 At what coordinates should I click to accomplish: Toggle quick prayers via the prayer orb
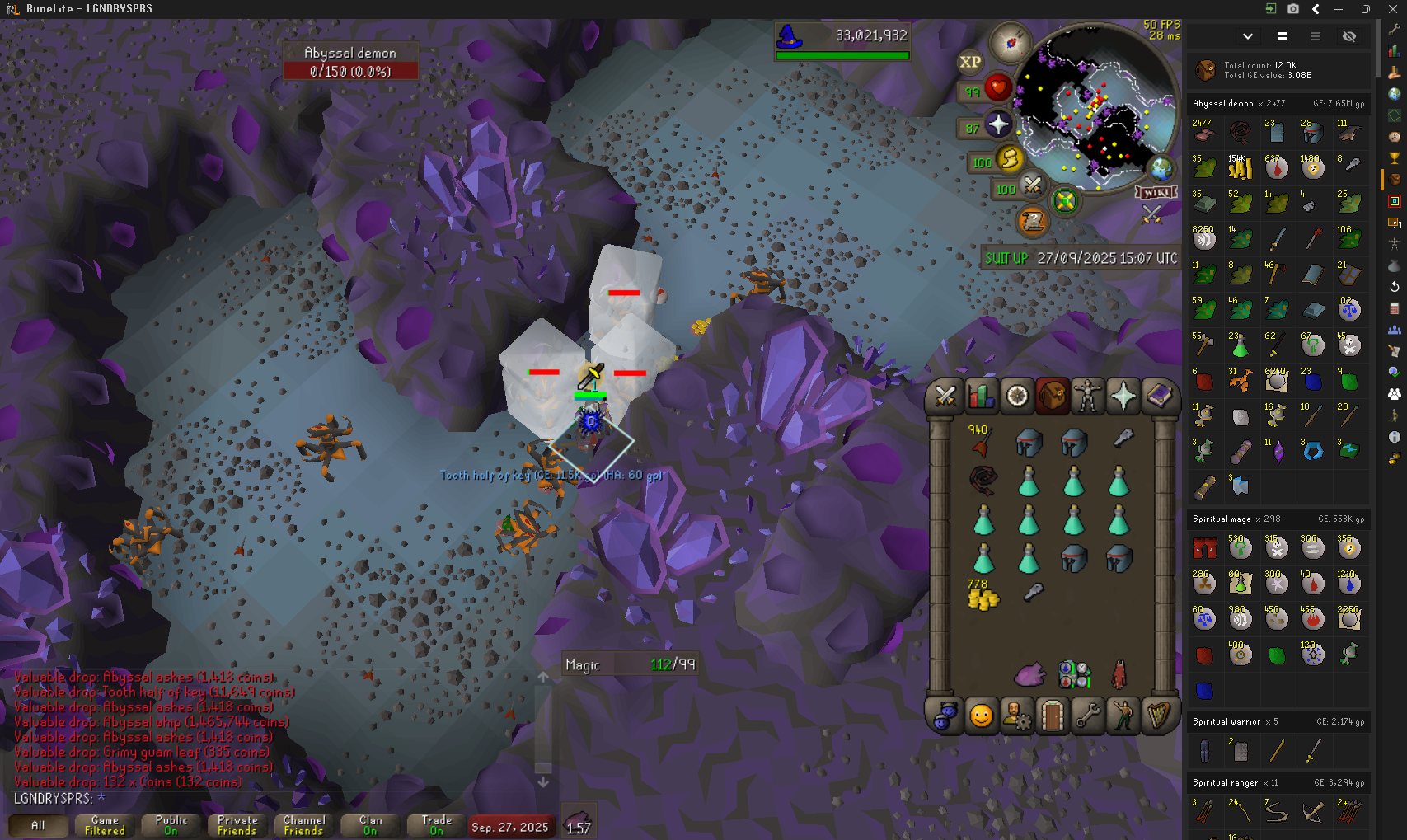tap(998, 124)
